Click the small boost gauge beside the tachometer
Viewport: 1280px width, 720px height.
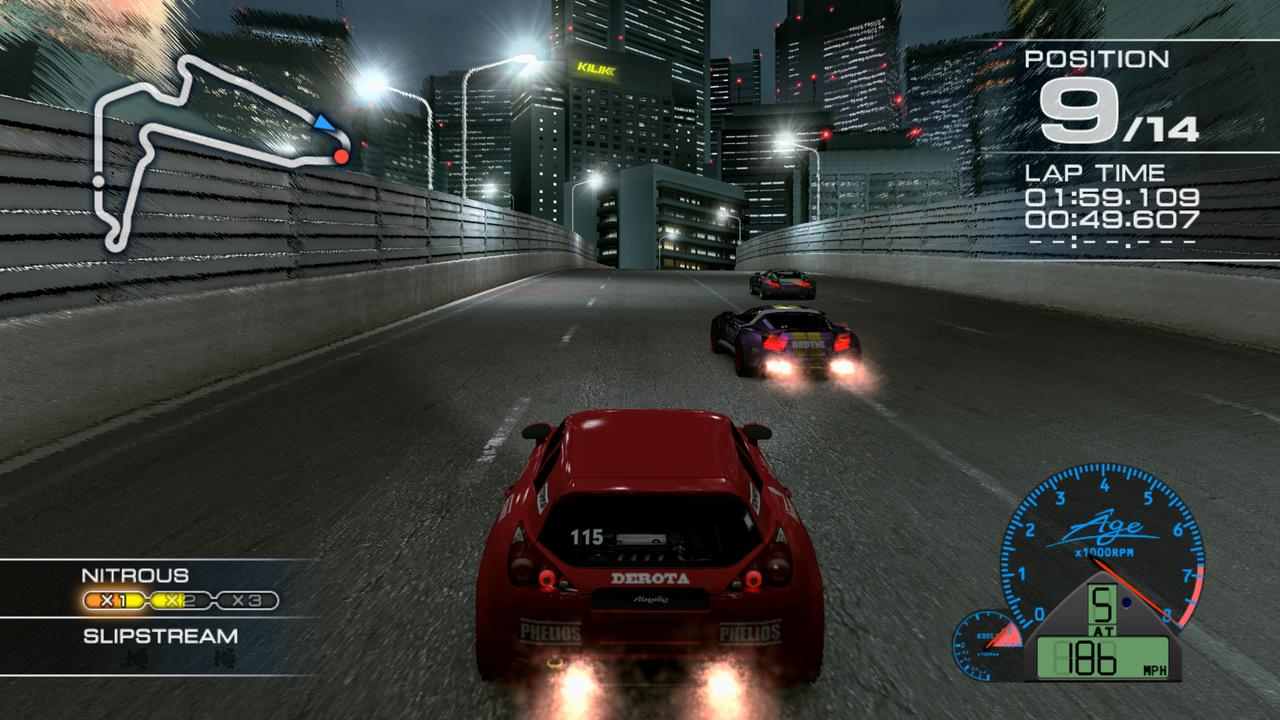click(985, 644)
